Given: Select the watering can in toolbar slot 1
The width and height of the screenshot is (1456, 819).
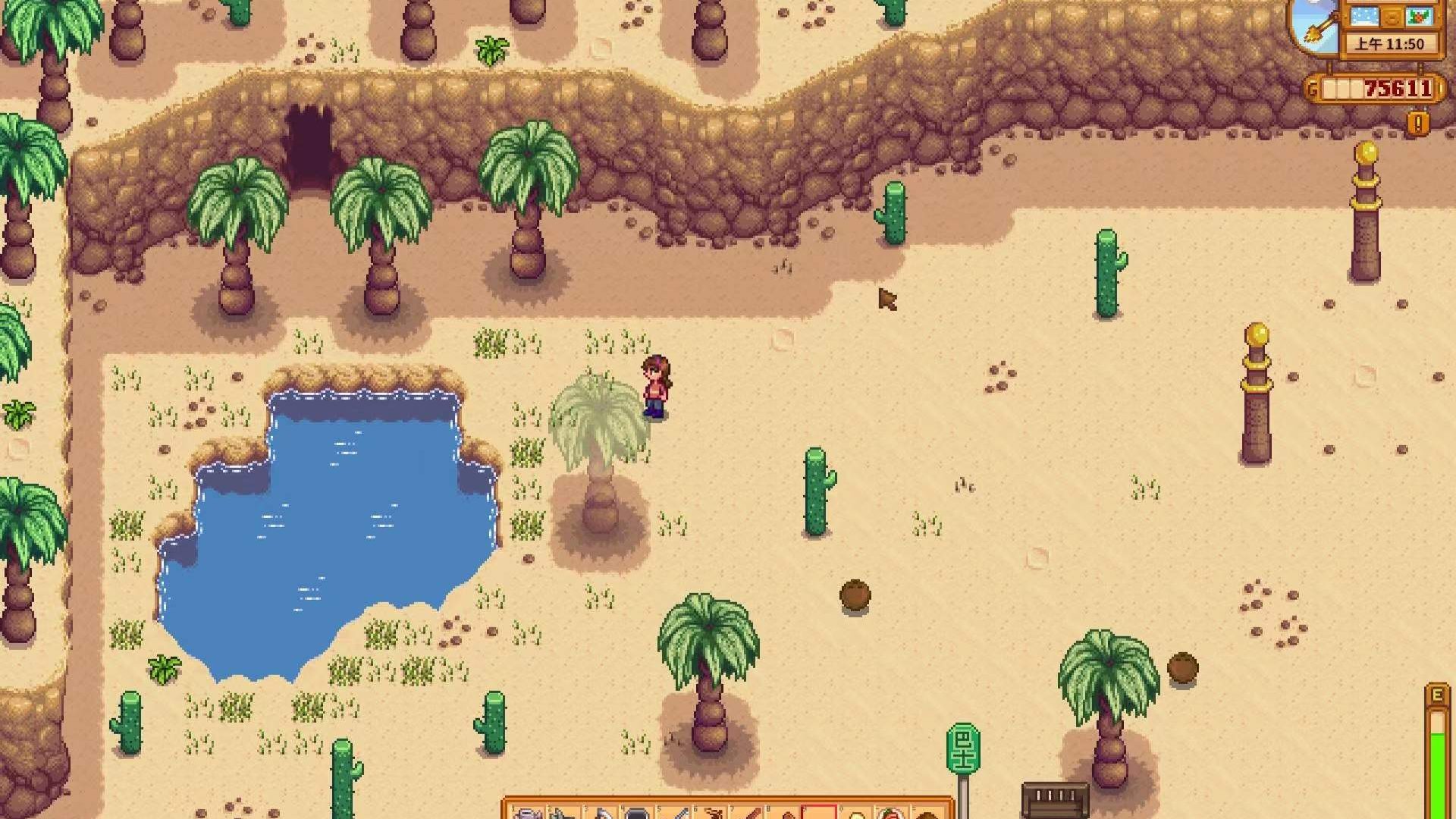Looking at the screenshot, I should [x=526, y=810].
